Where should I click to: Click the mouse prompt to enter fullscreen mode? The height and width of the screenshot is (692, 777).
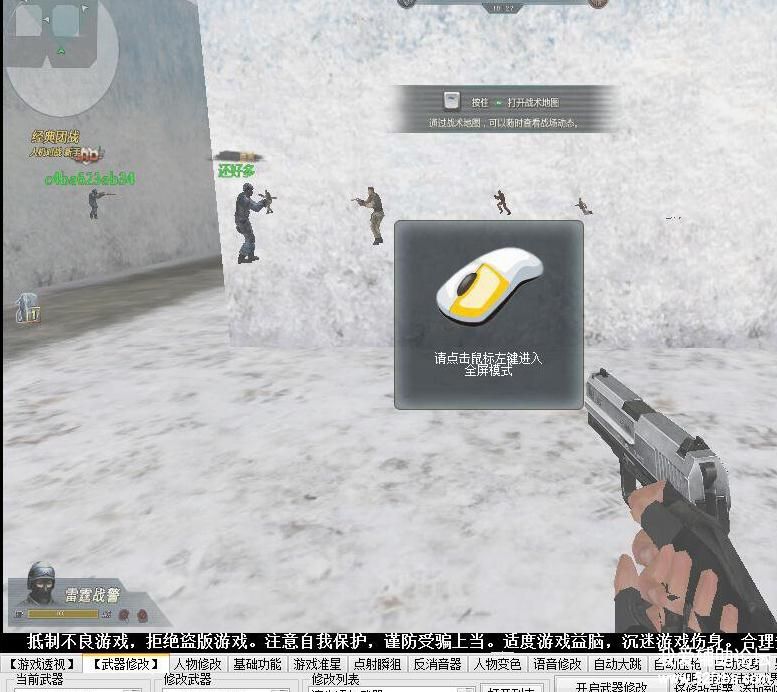[488, 314]
